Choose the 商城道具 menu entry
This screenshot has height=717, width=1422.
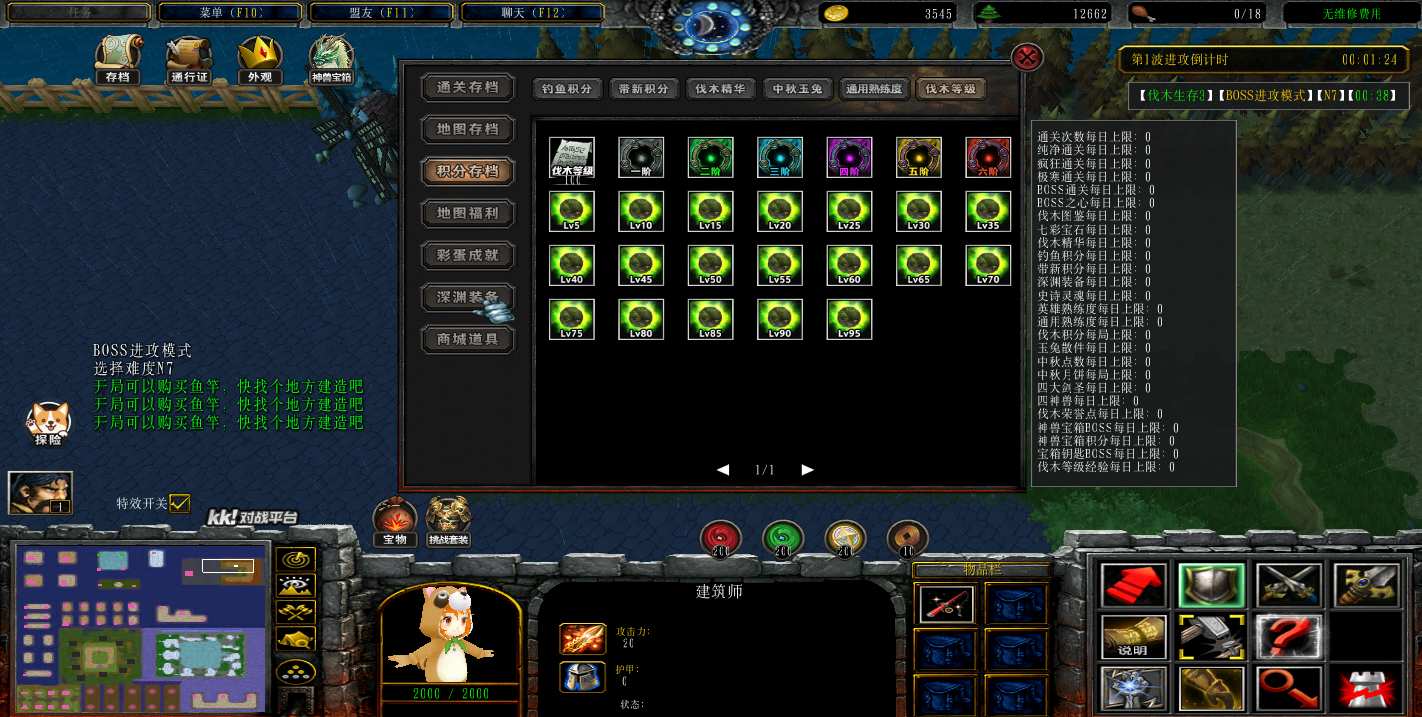pyautogui.click(x=467, y=339)
